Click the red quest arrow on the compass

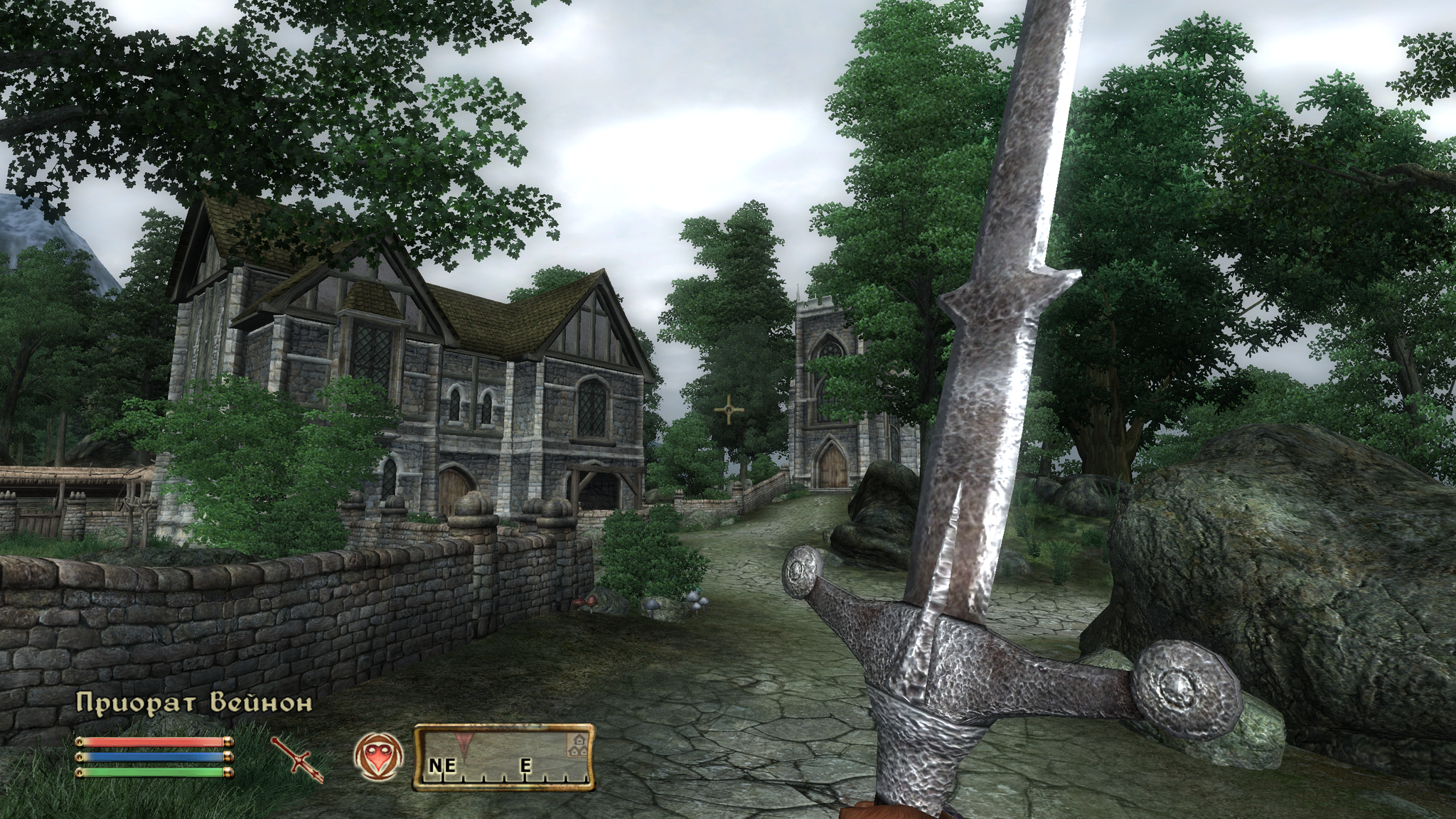[466, 742]
